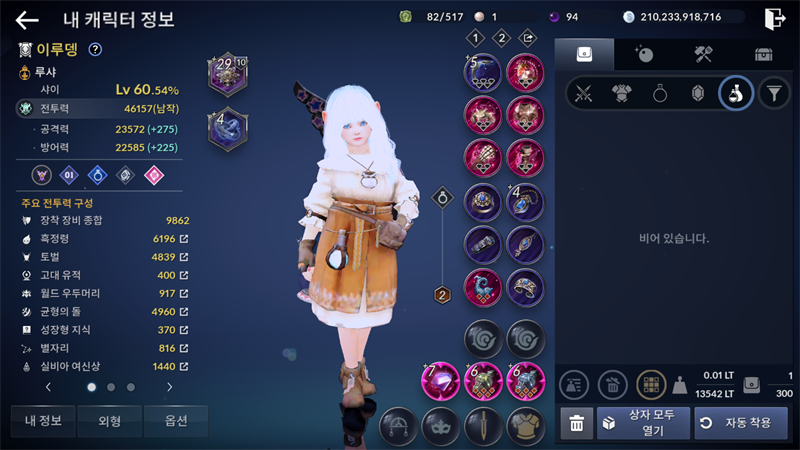The height and width of the screenshot is (450, 800).
Task: Click the trash can delete button
Action: point(576,423)
